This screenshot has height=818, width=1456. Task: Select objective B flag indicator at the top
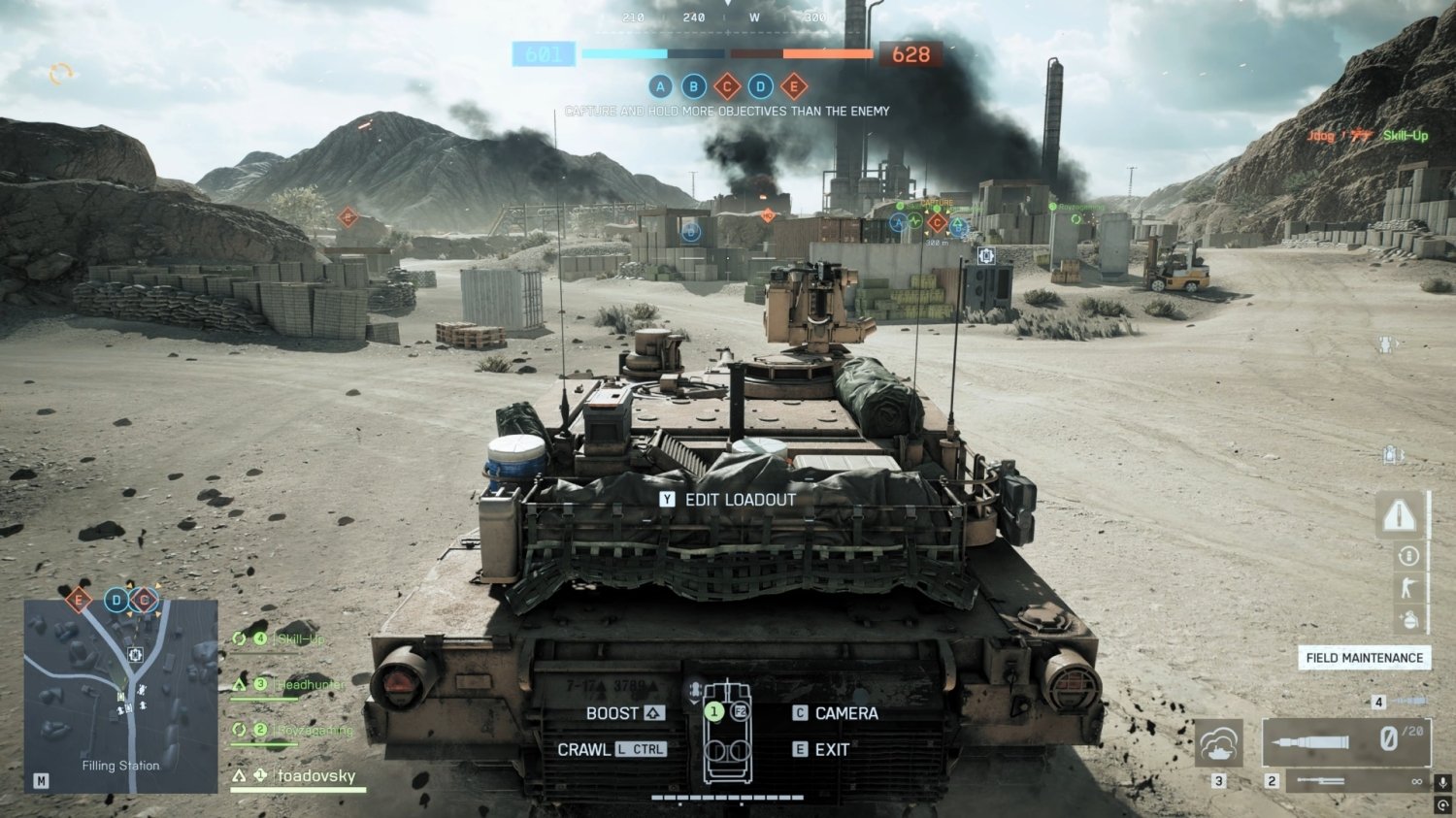pyautogui.click(x=694, y=87)
